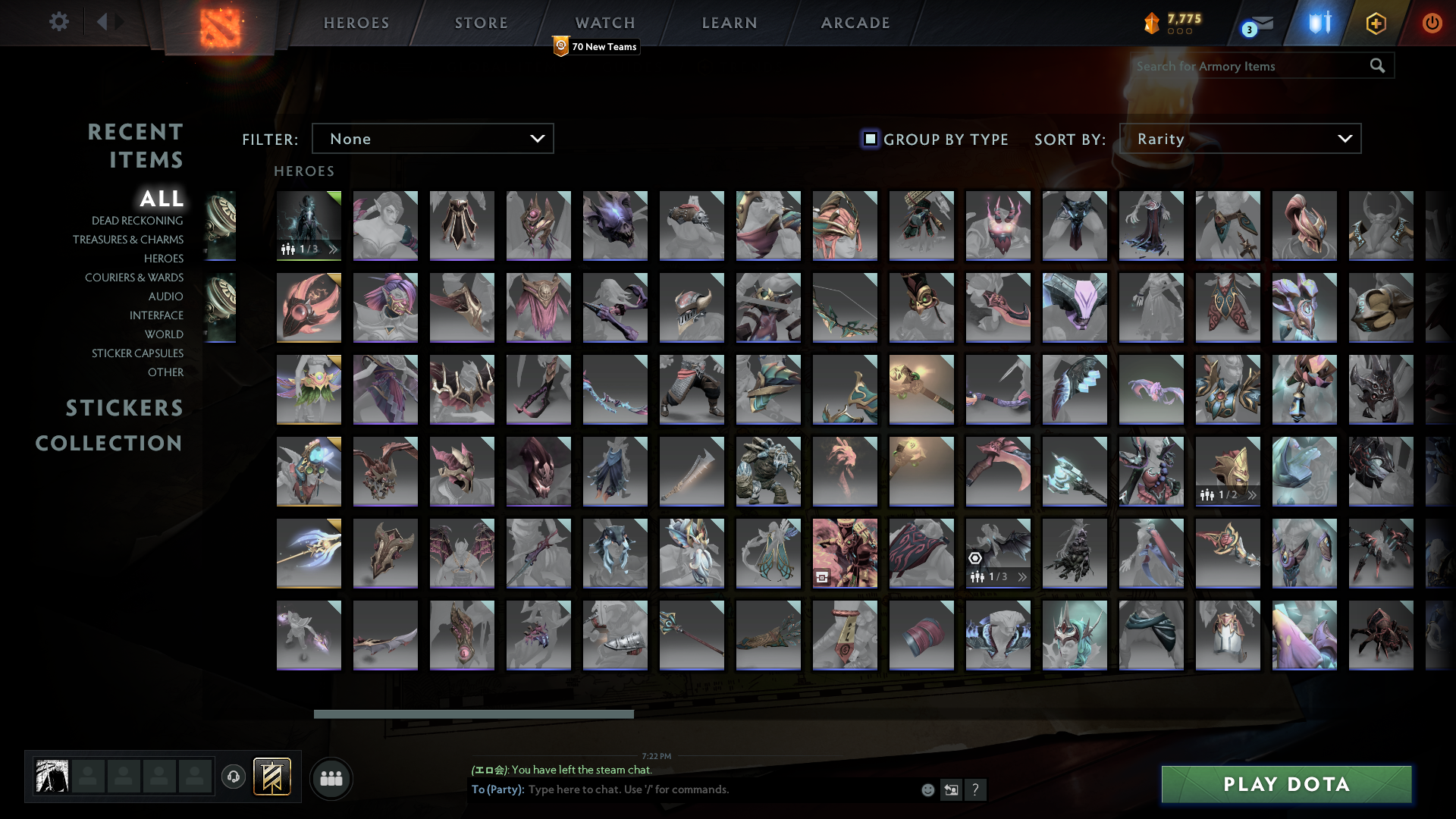Screen dimensions: 1456x819
Task: Open the gold plus Battle Pass icon
Action: (x=1376, y=23)
